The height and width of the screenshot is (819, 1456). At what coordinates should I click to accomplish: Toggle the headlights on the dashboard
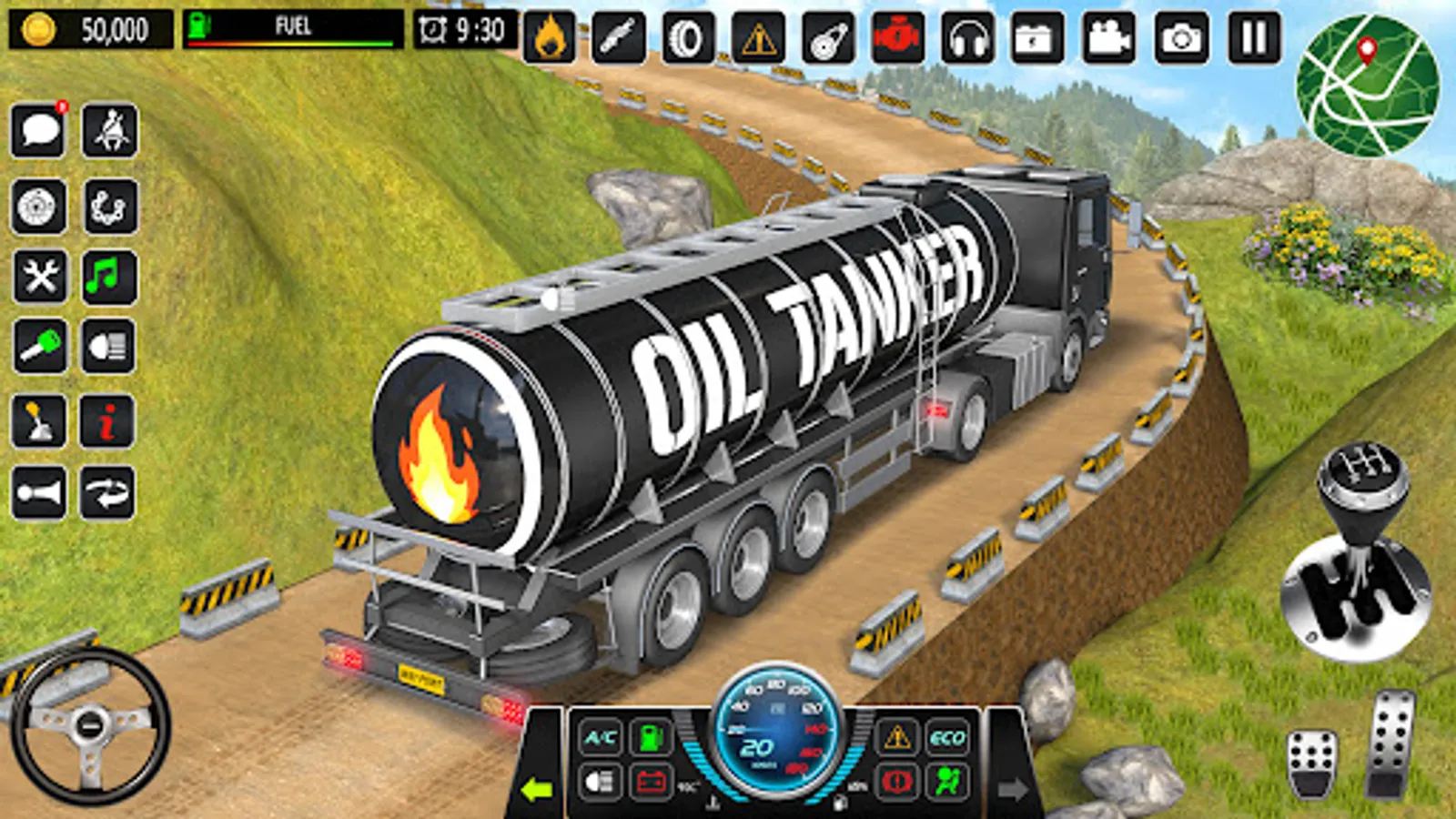tap(600, 780)
